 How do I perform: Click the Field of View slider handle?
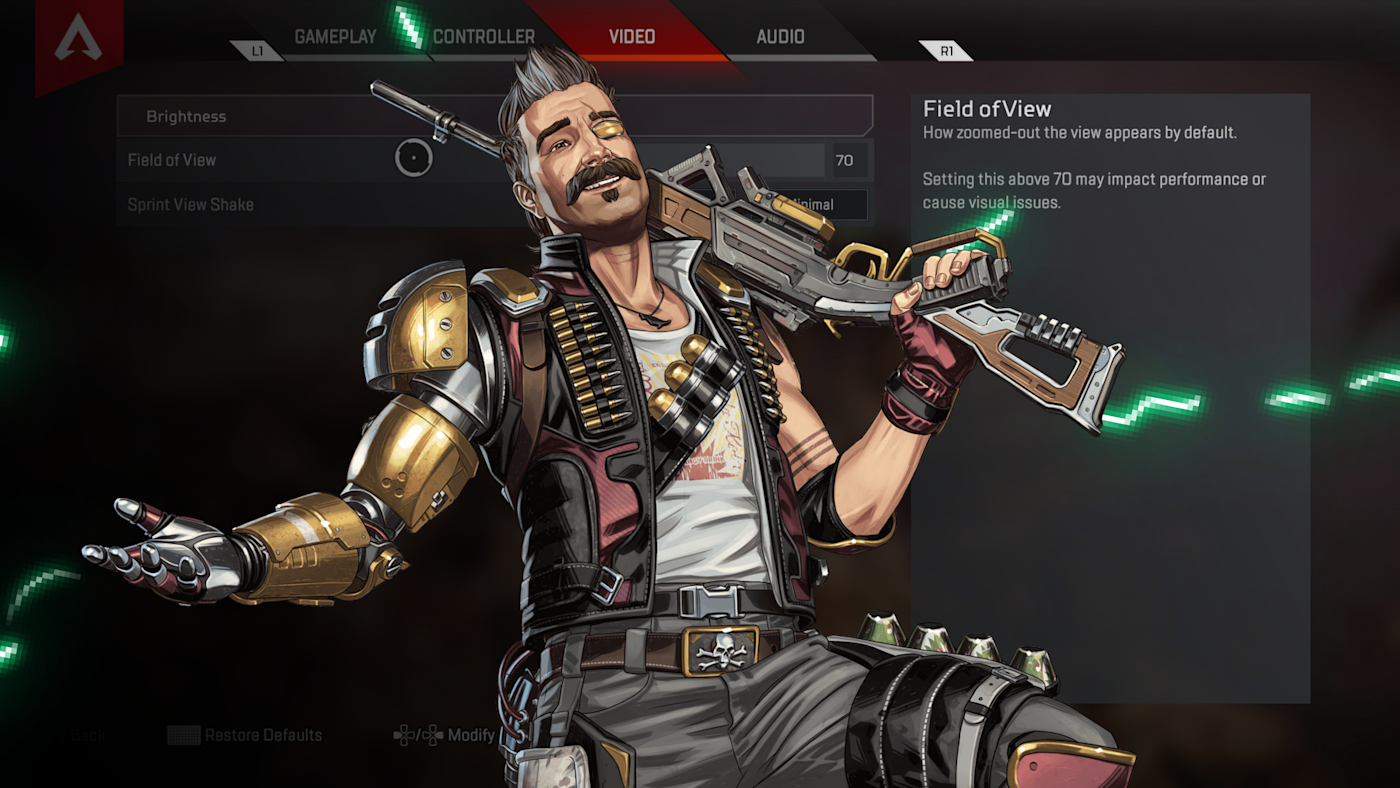[413, 158]
